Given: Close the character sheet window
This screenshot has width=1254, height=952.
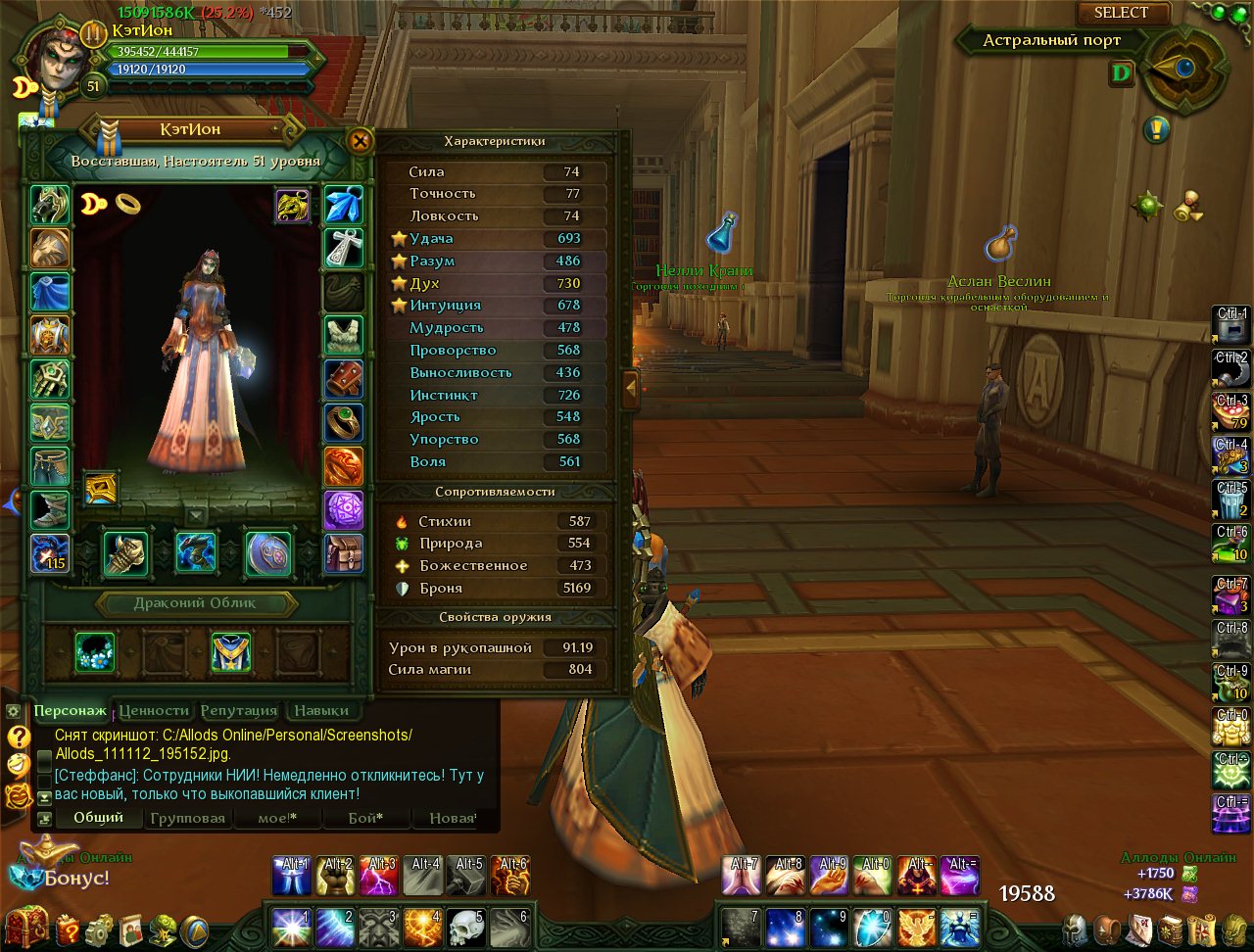Looking at the screenshot, I should [x=361, y=141].
